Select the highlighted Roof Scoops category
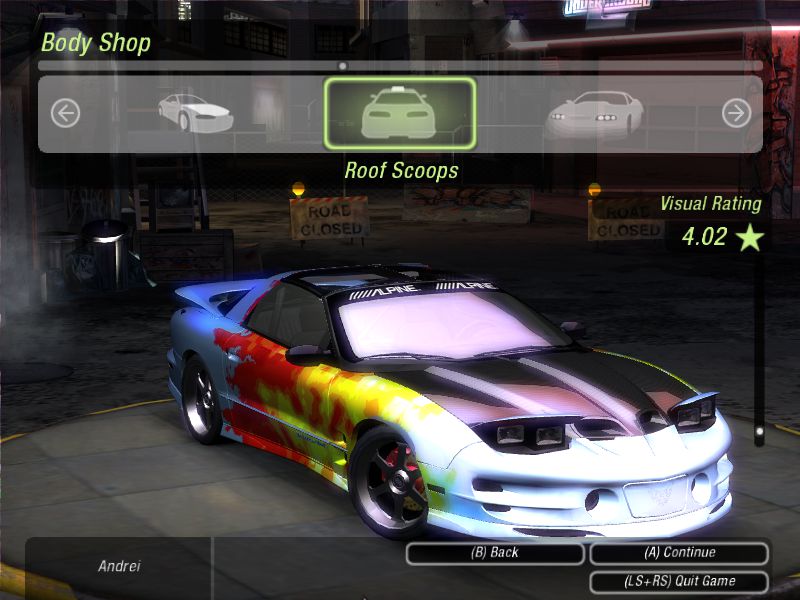Viewport: 800px width, 600px height. [x=400, y=113]
